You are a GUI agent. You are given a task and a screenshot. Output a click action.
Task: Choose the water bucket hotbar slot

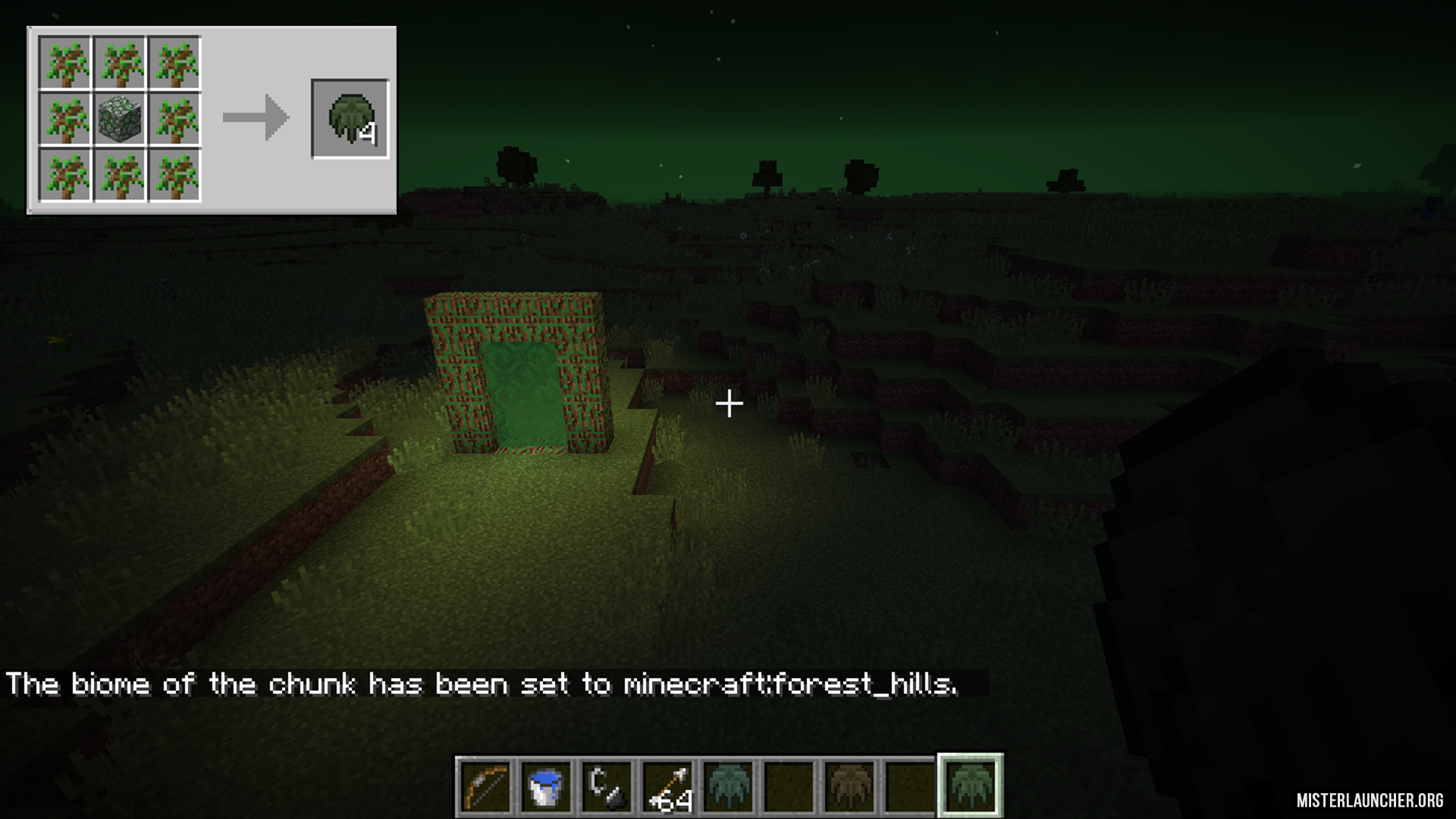(x=547, y=786)
